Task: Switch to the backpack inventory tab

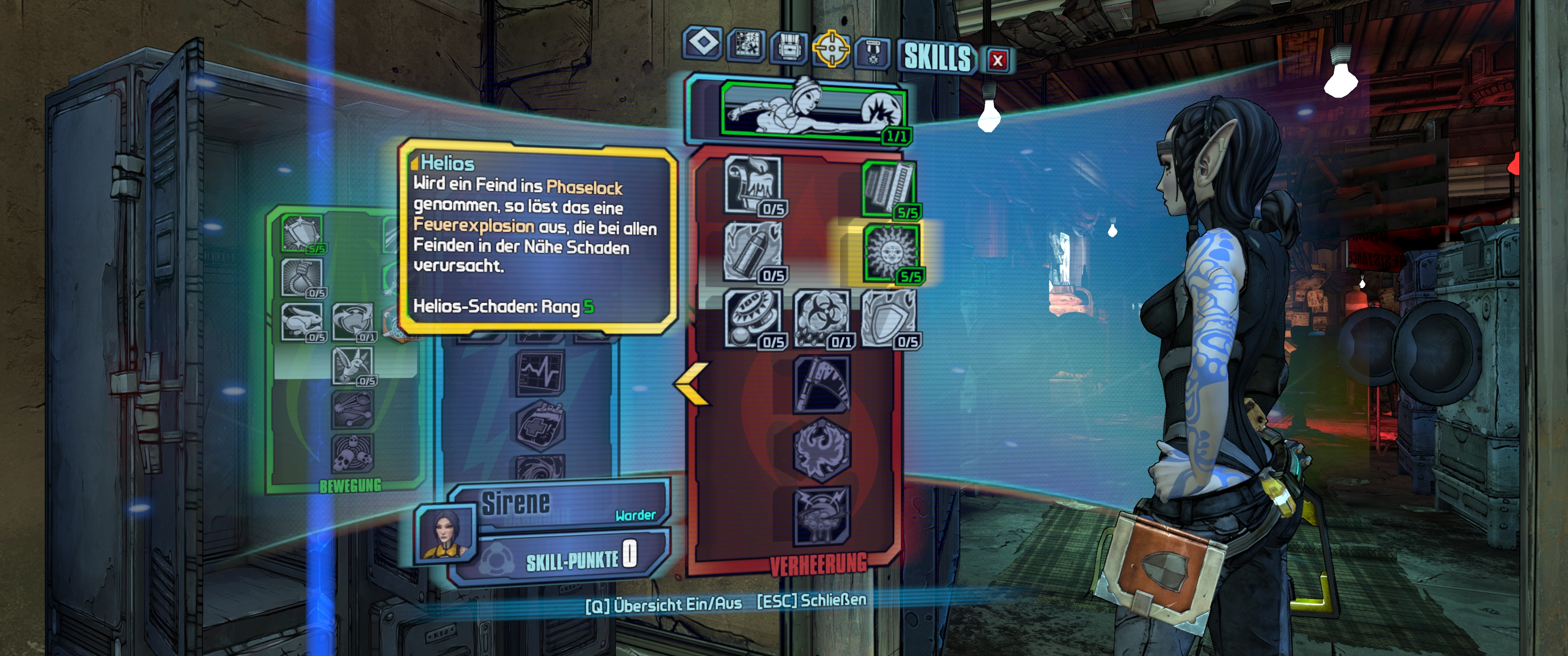Action: coord(789,46)
